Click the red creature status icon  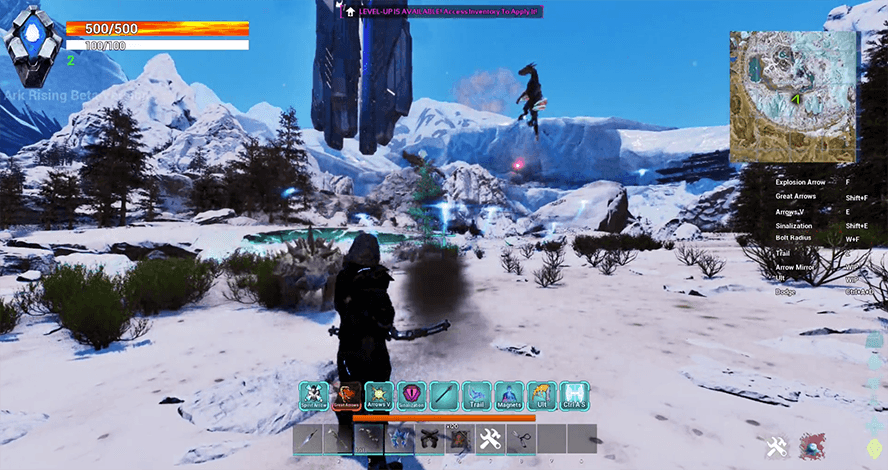point(811,447)
